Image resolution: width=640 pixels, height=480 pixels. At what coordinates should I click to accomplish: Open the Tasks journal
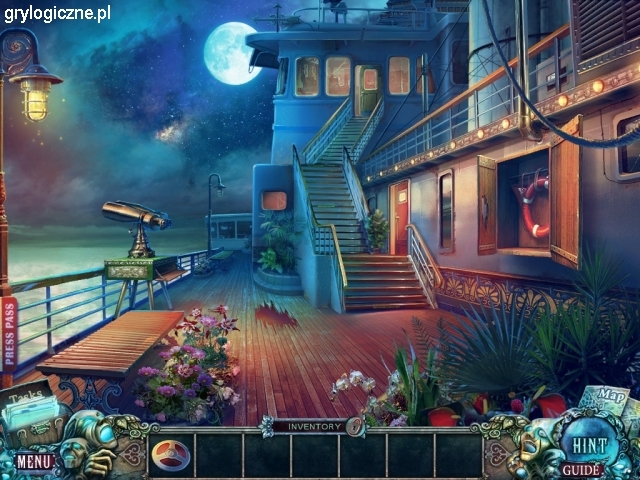coord(28,412)
